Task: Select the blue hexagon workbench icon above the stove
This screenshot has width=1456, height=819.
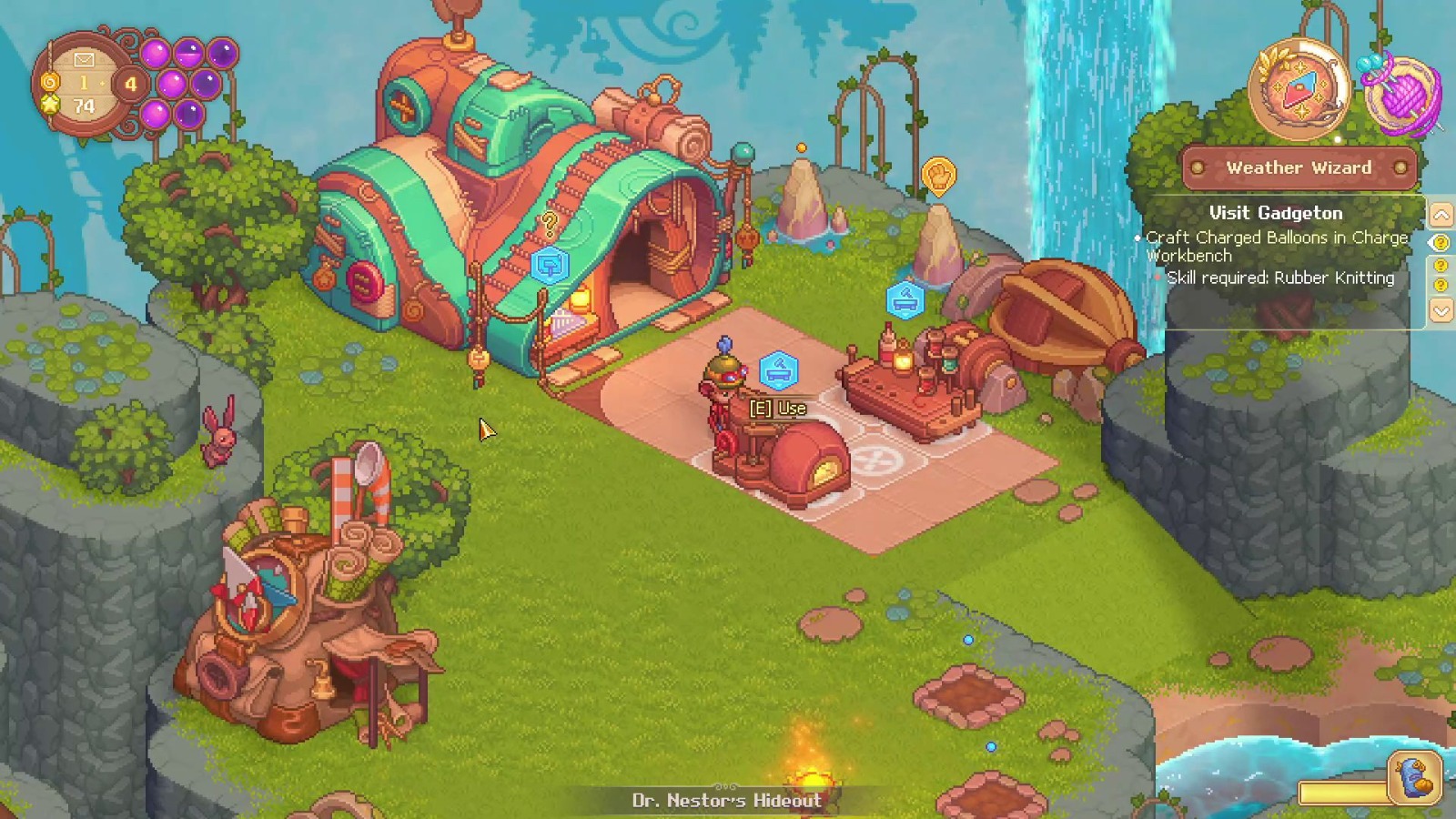Action: 781,369
